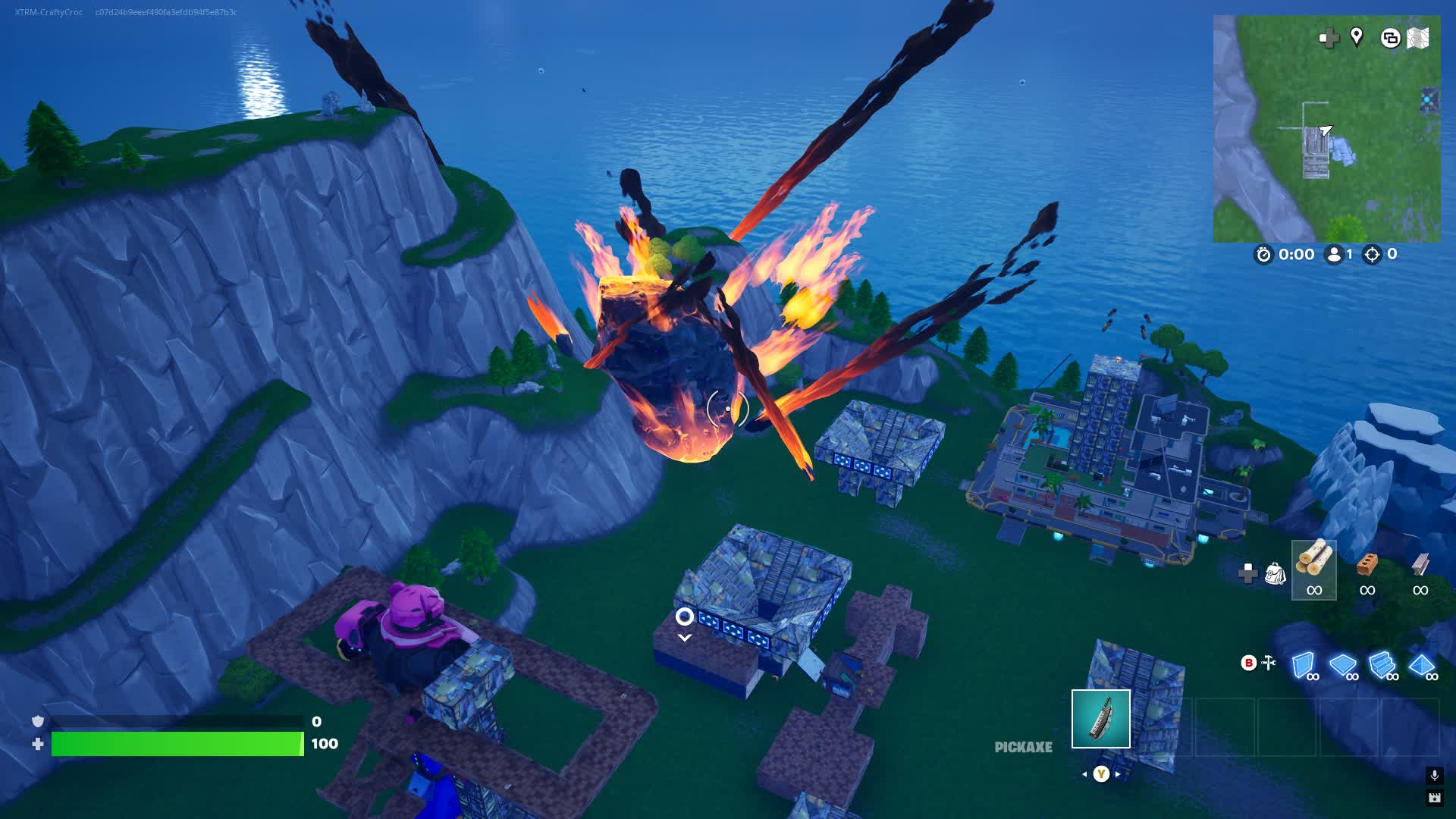This screenshot has height=819, width=1456.
Task: Click the eliminations counter icon under the minimap
Action: coord(1373,255)
